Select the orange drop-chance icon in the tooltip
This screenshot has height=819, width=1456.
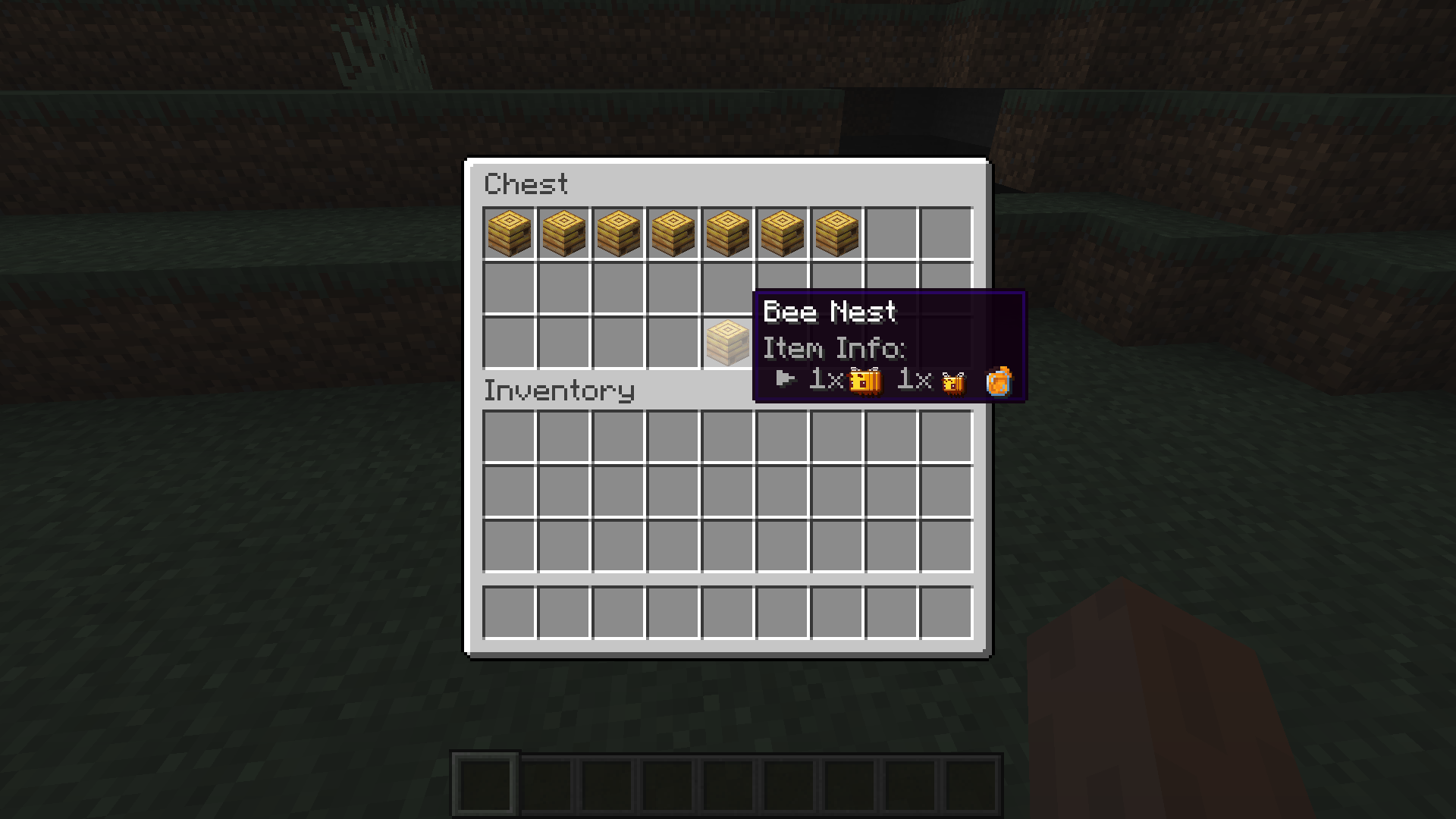tap(999, 383)
